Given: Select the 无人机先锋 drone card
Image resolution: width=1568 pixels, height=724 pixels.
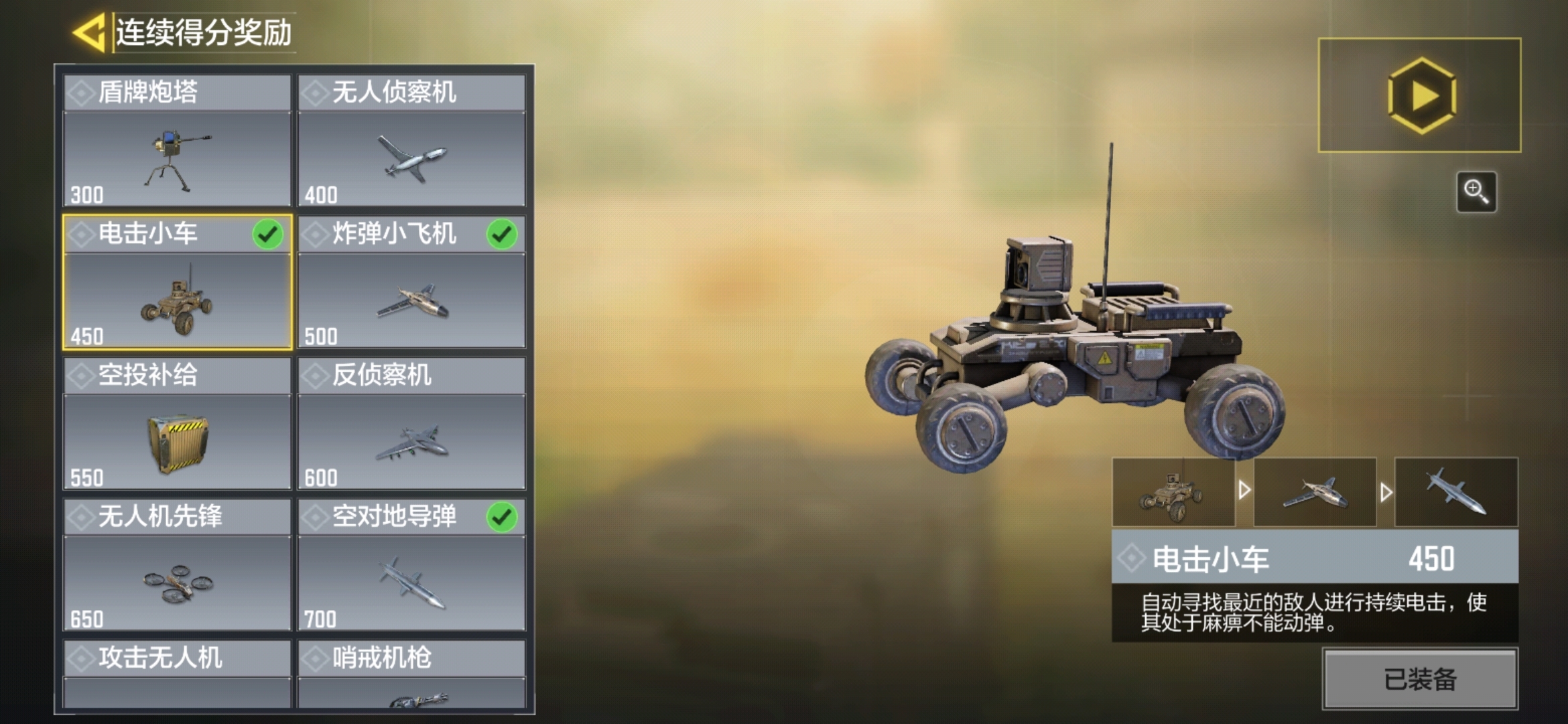Looking at the screenshot, I should (178, 565).
